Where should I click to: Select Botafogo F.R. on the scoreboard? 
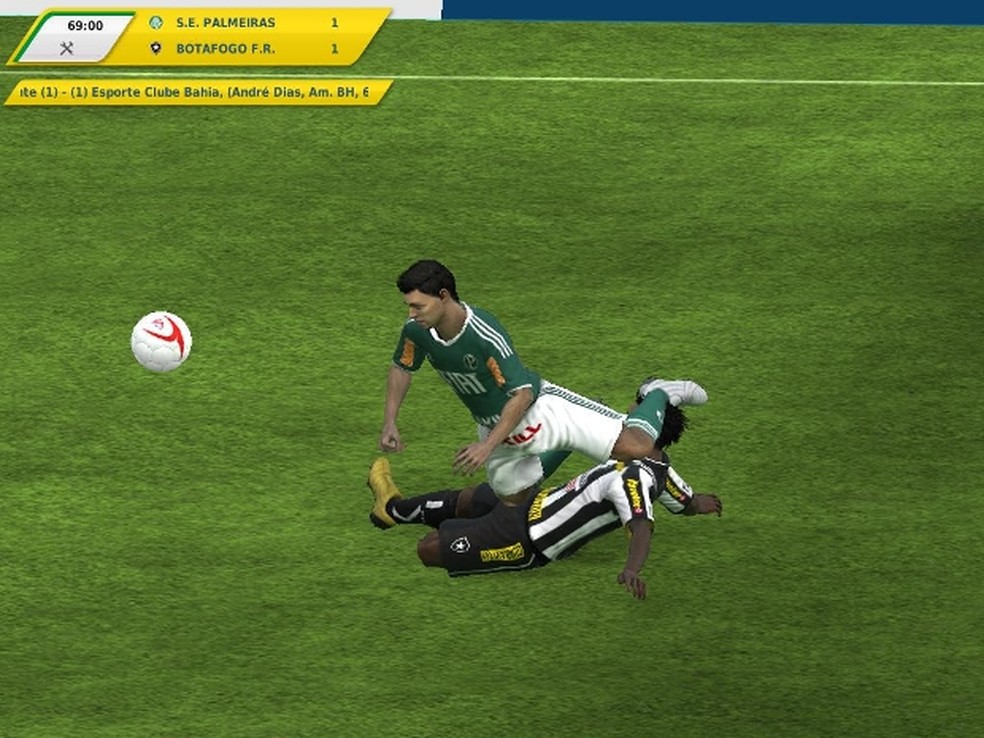(225, 48)
